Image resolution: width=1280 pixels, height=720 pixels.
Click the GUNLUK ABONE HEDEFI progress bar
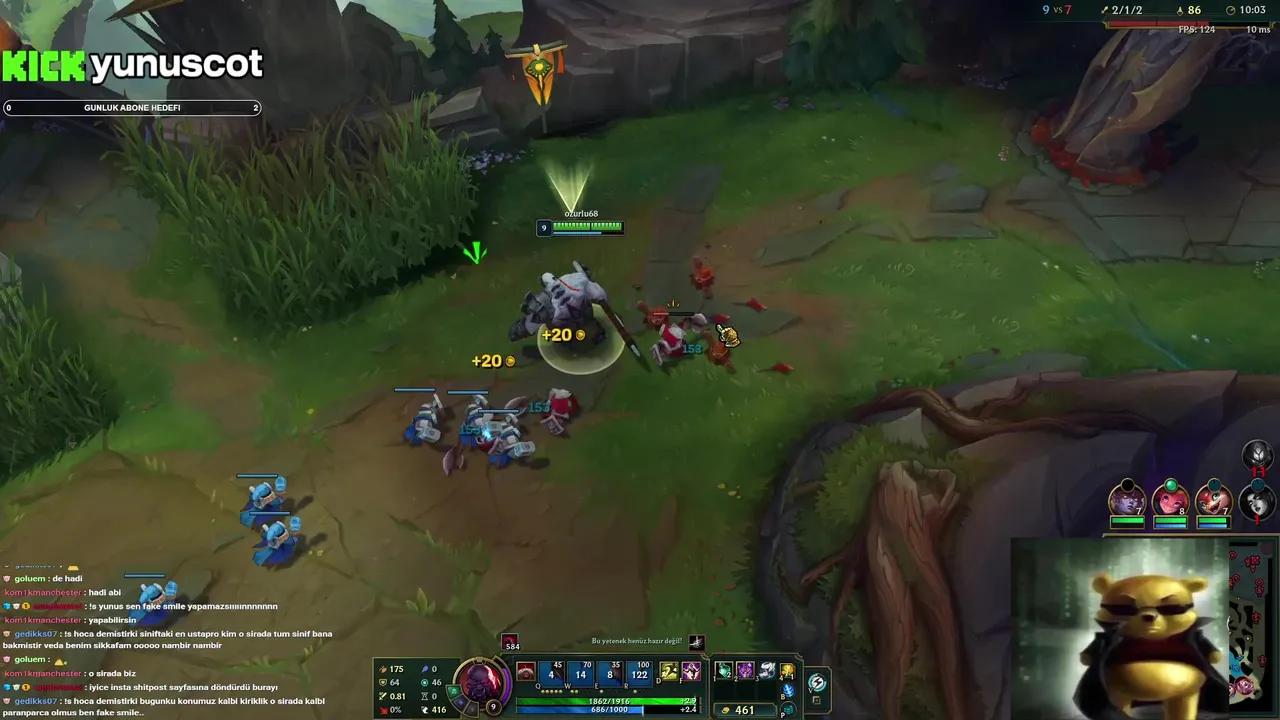pos(132,107)
